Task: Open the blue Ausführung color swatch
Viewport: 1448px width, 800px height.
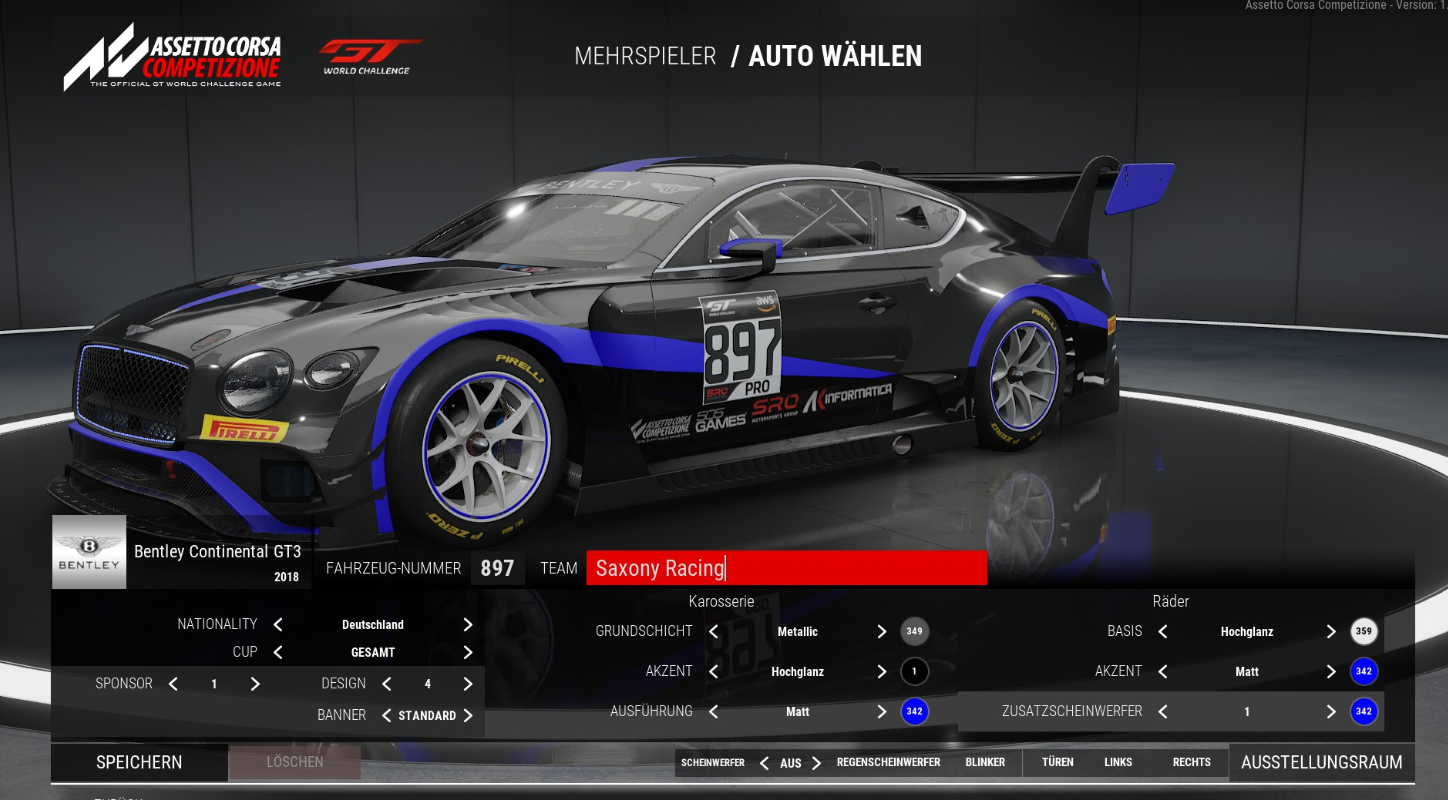Action: coord(914,712)
